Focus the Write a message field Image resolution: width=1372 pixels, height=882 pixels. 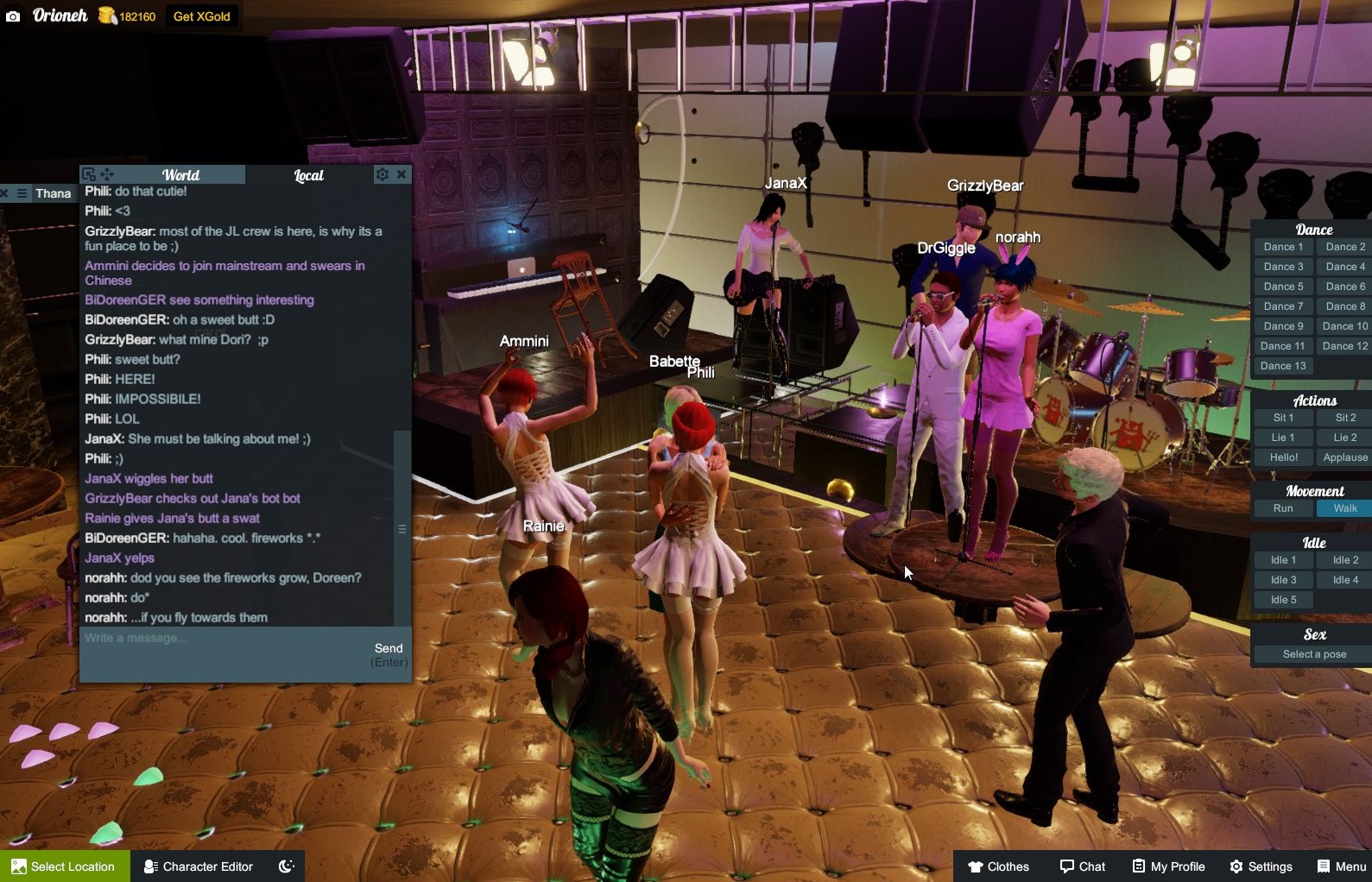click(x=224, y=639)
